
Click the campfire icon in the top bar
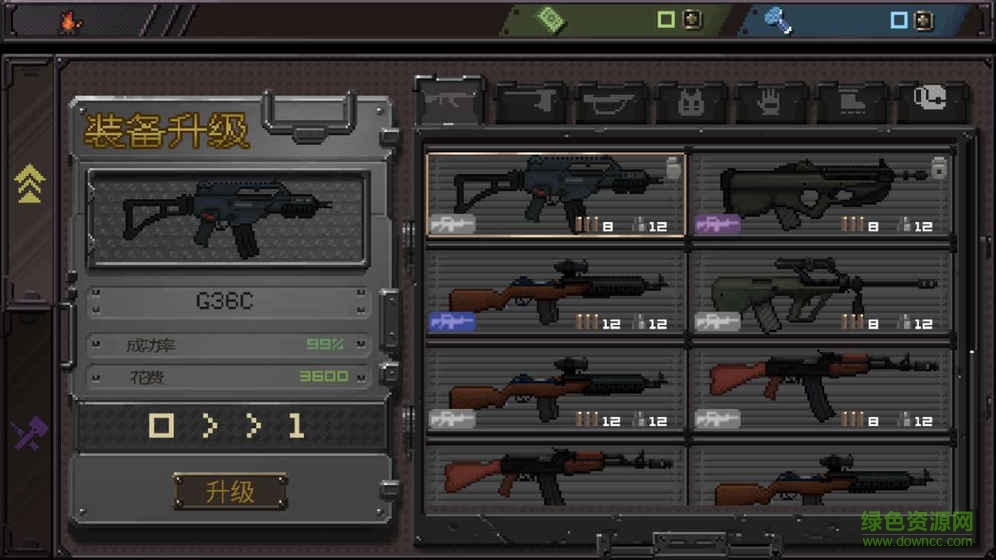(x=70, y=20)
